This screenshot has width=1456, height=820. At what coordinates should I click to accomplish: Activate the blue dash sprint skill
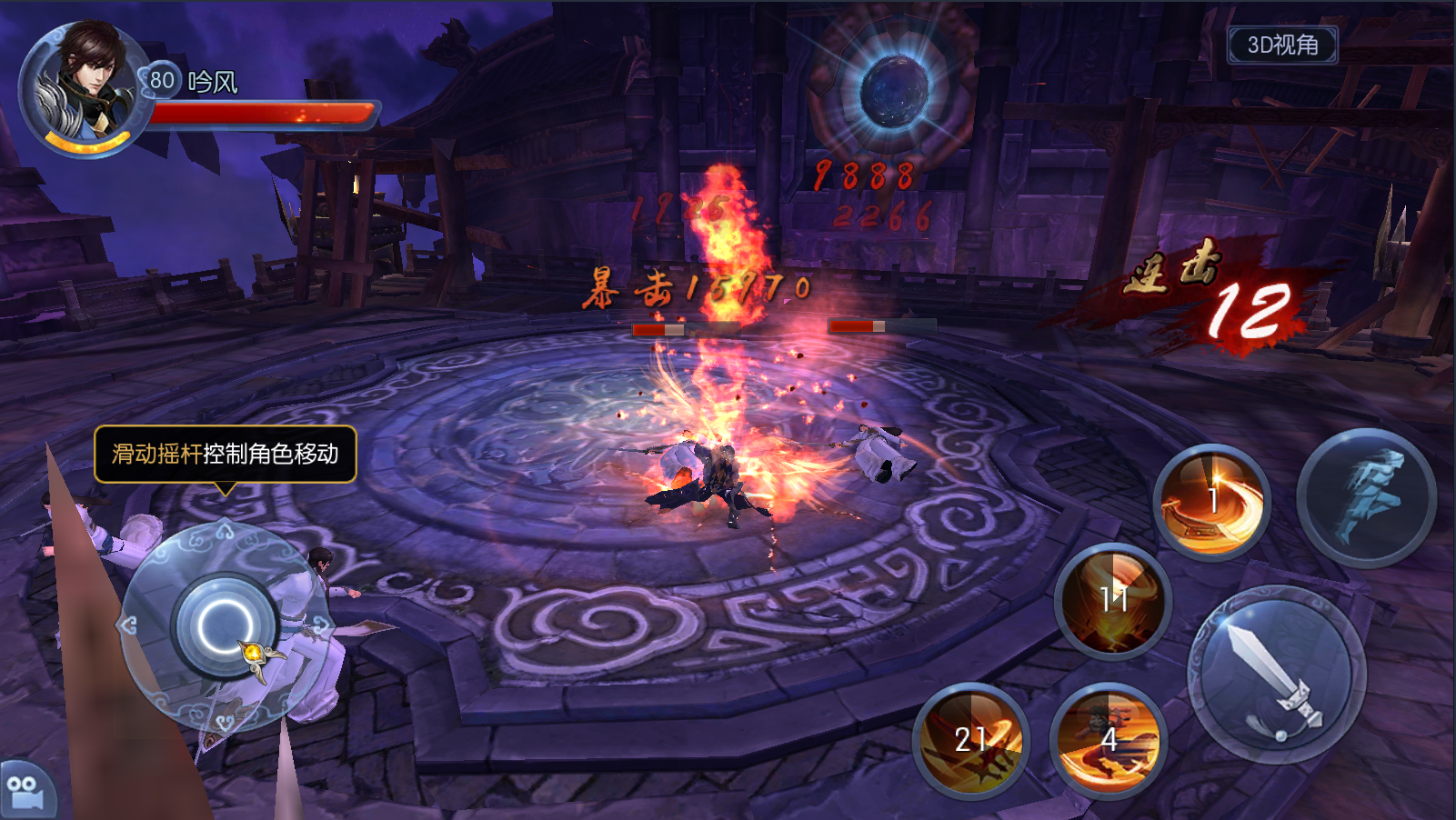point(1366,498)
